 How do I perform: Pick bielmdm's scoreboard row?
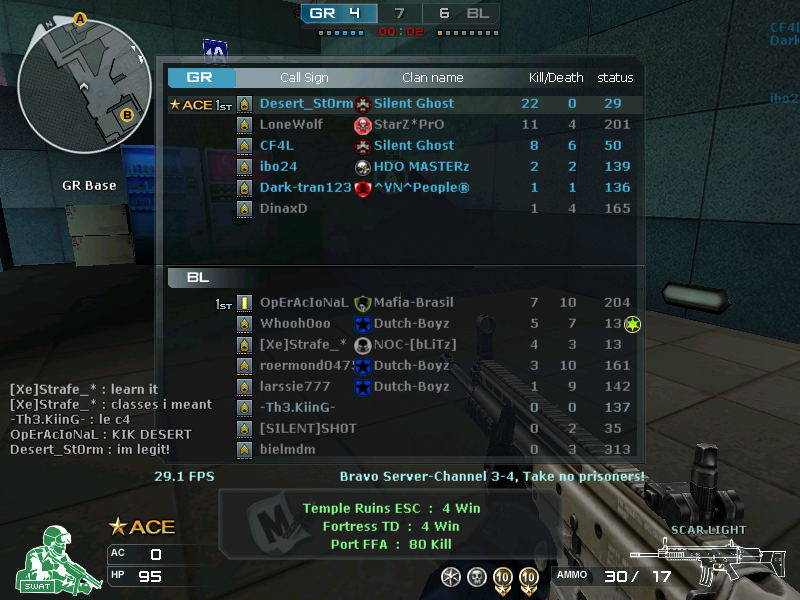point(400,450)
